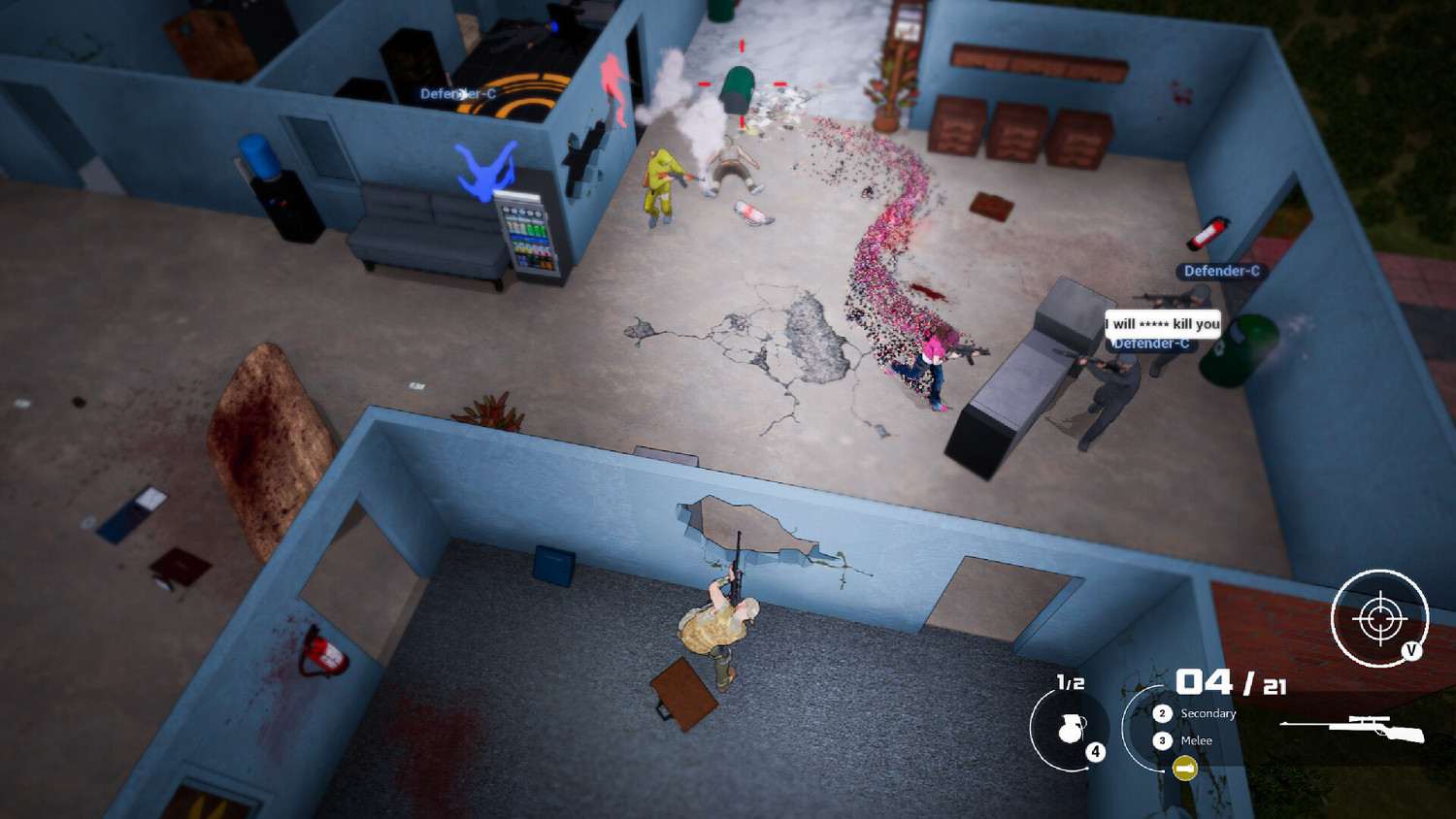This screenshot has width=1456, height=819.
Task: Click the Secondary slot number 2 badge
Action: 1163,713
